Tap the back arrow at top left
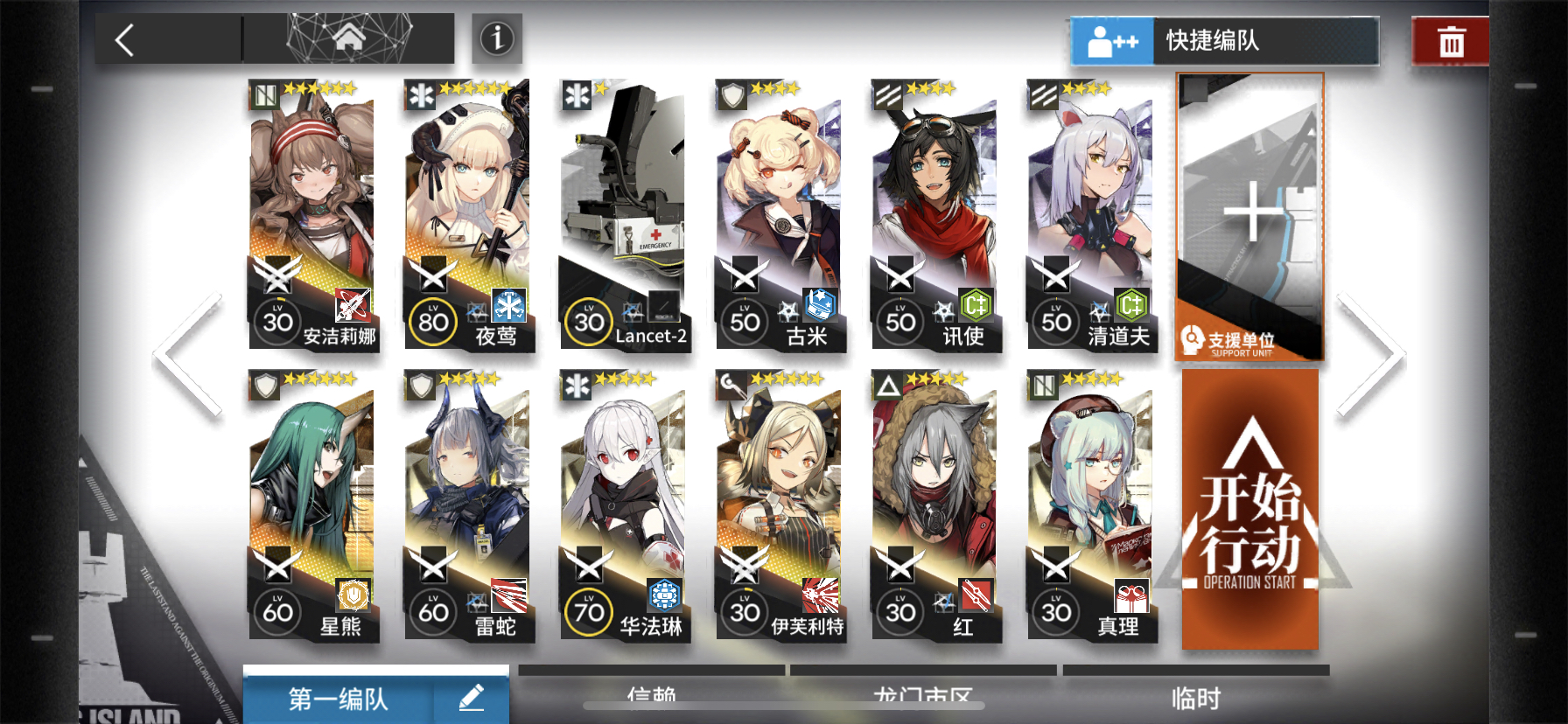The height and width of the screenshot is (724, 1568). (x=125, y=39)
